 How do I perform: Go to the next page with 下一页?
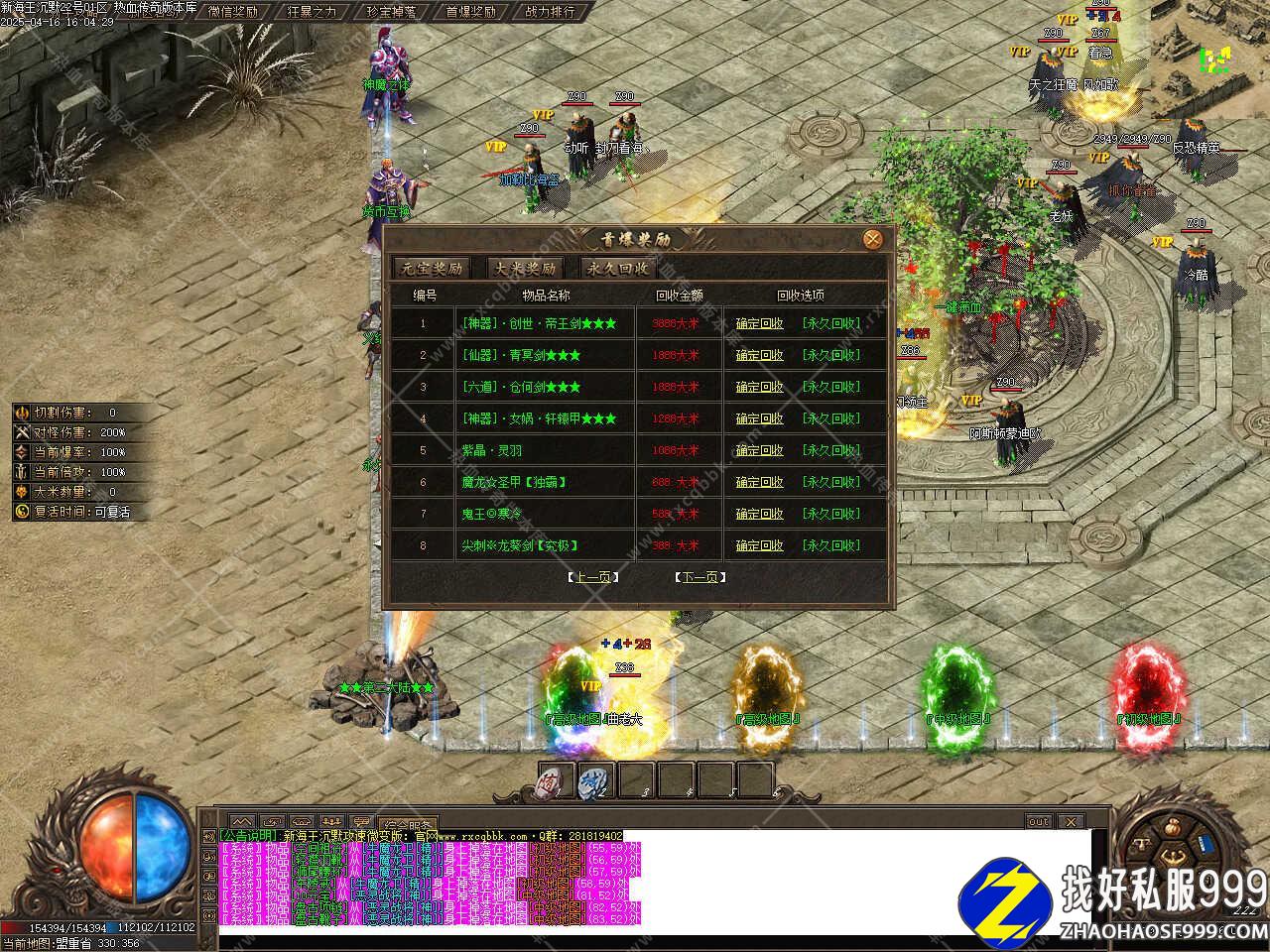(x=699, y=577)
